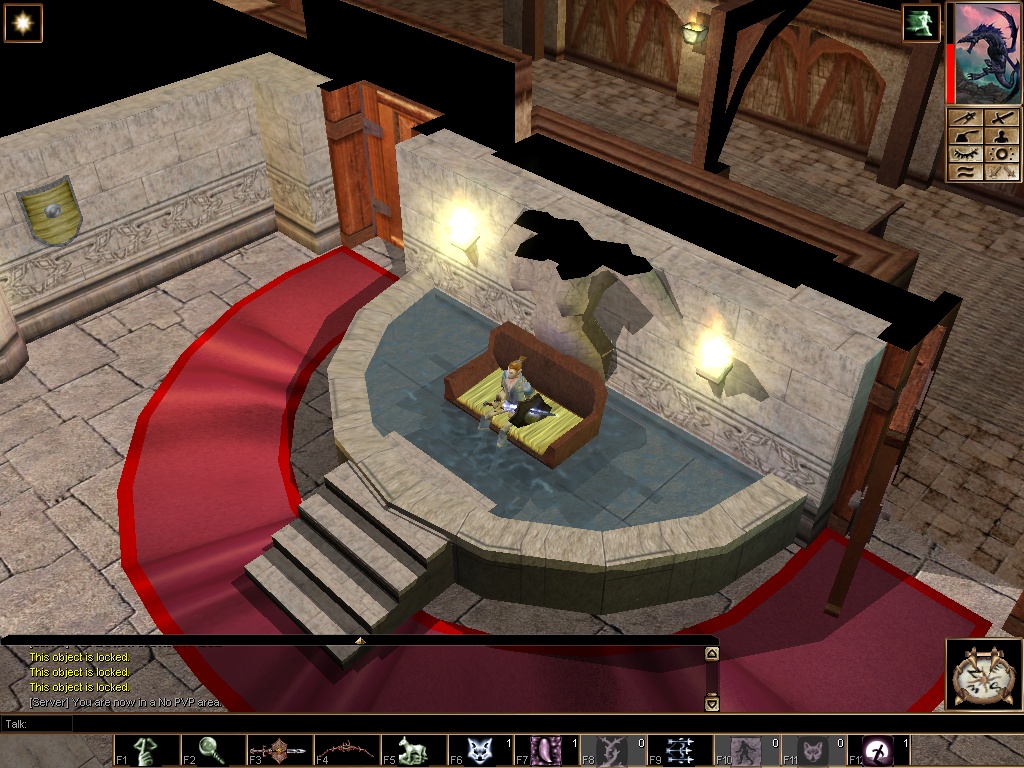Image resolution: width=1024 pixels, height=768 pixels.
Task: Click the anvil and hammer panel button
Action: click(x=965, y=136)
